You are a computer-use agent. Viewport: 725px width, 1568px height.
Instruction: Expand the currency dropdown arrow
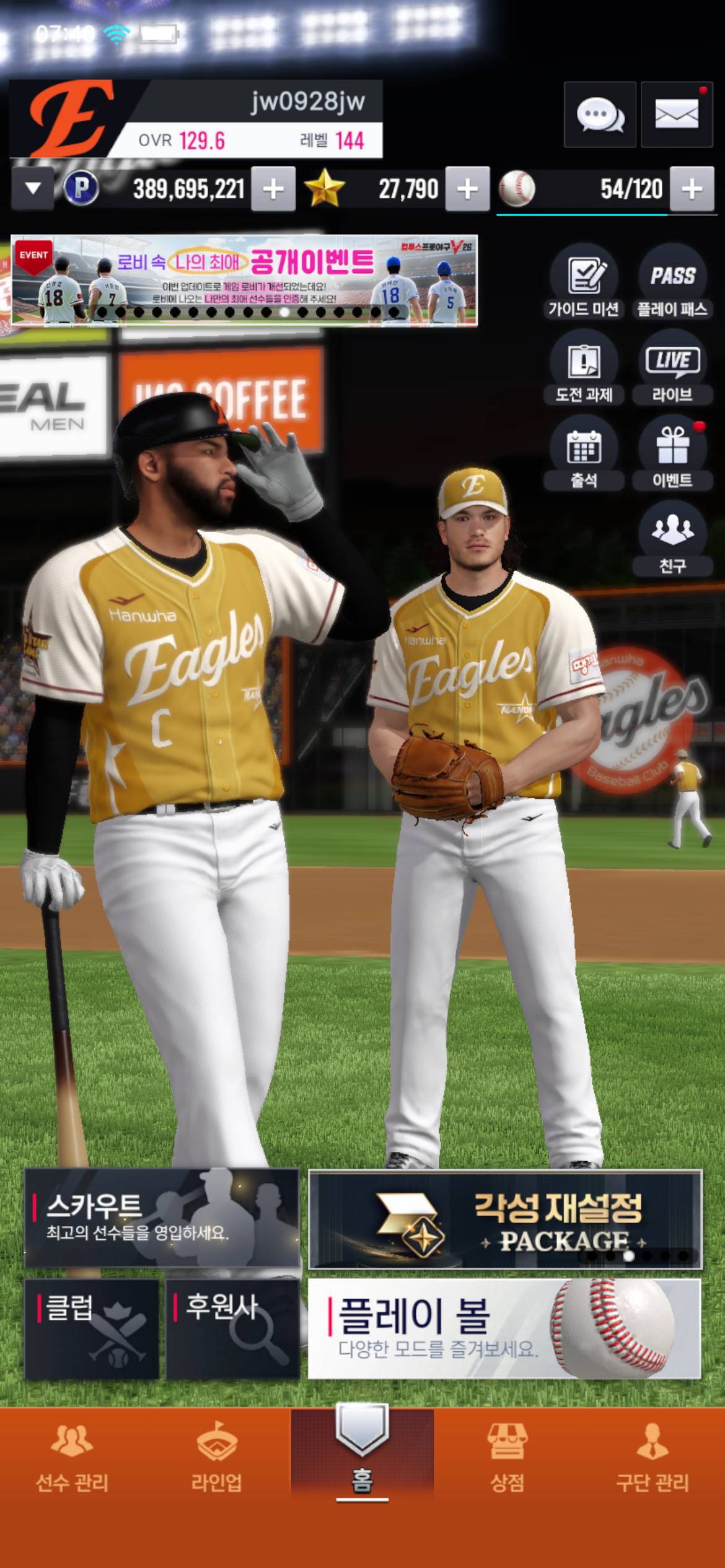pos(33,188)
